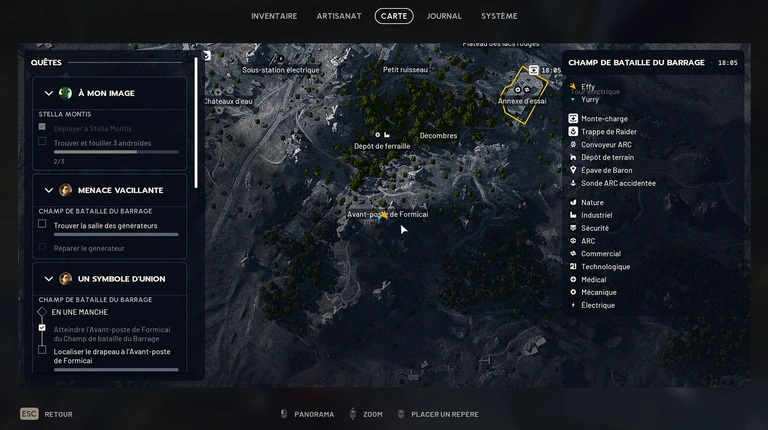The width and height of the screenshot is (768, 430).
Task: Toggle the Médical loot category
Action: pyautogui.click(x=593, y=280)
